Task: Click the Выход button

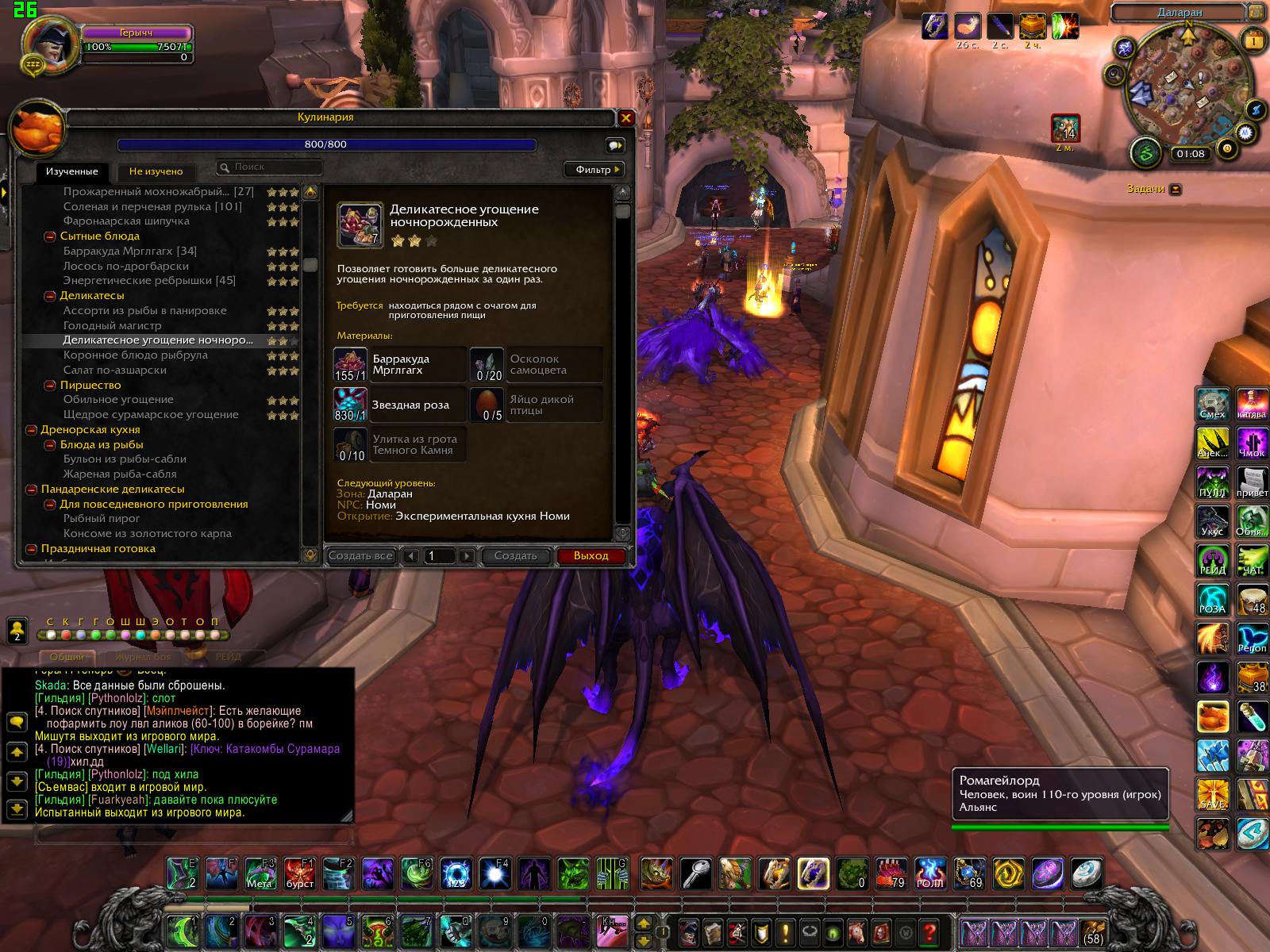Action: tap(591, 556)
